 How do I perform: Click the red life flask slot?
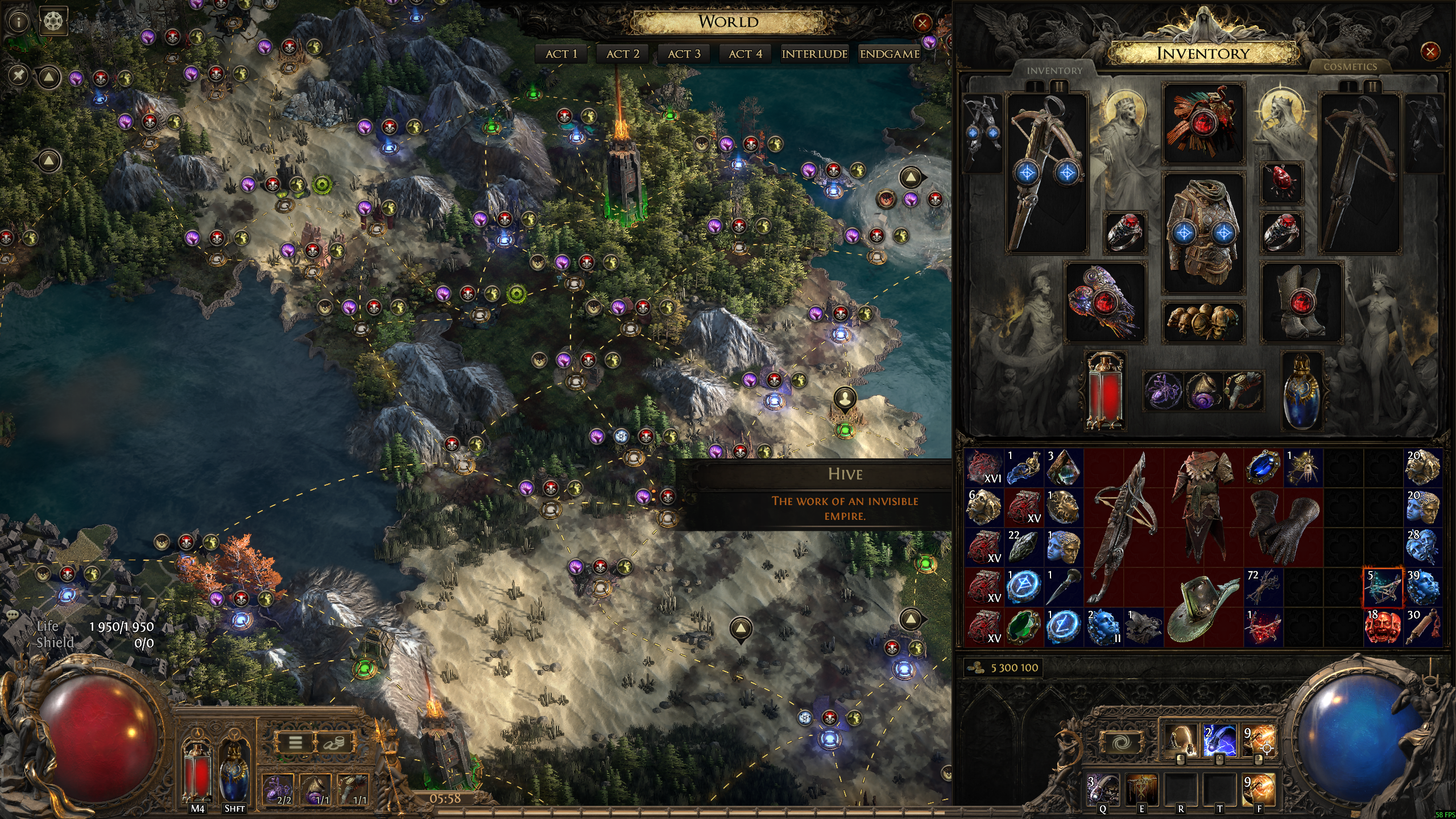coord(1105,391)
